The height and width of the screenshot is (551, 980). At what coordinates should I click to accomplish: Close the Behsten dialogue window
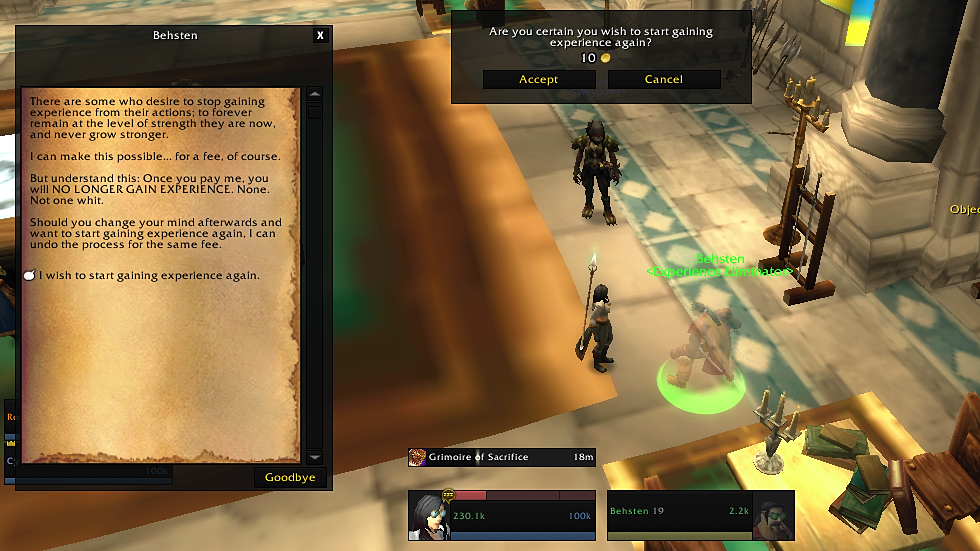320,36
